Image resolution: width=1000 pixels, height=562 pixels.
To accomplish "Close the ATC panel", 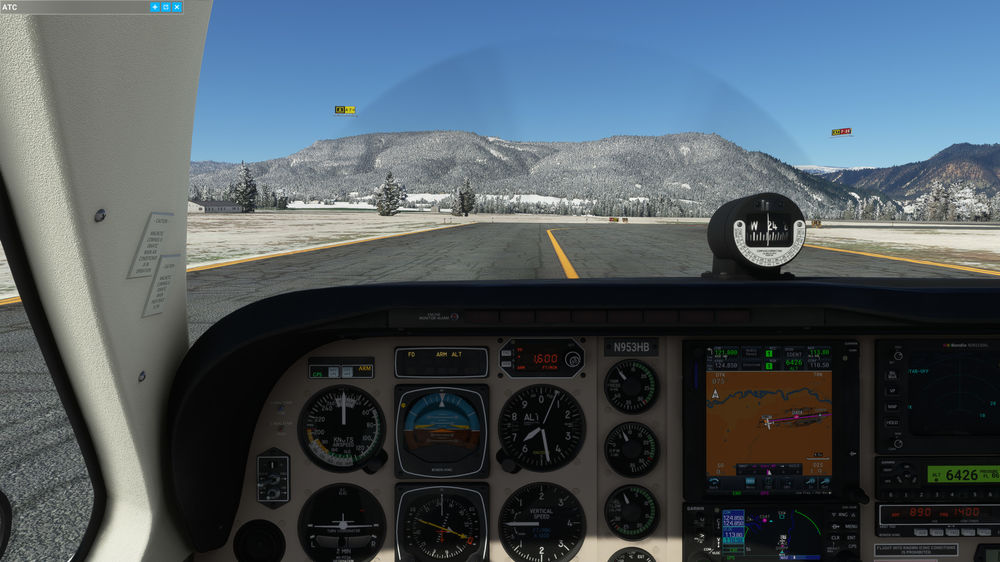I will coord(177,7).
